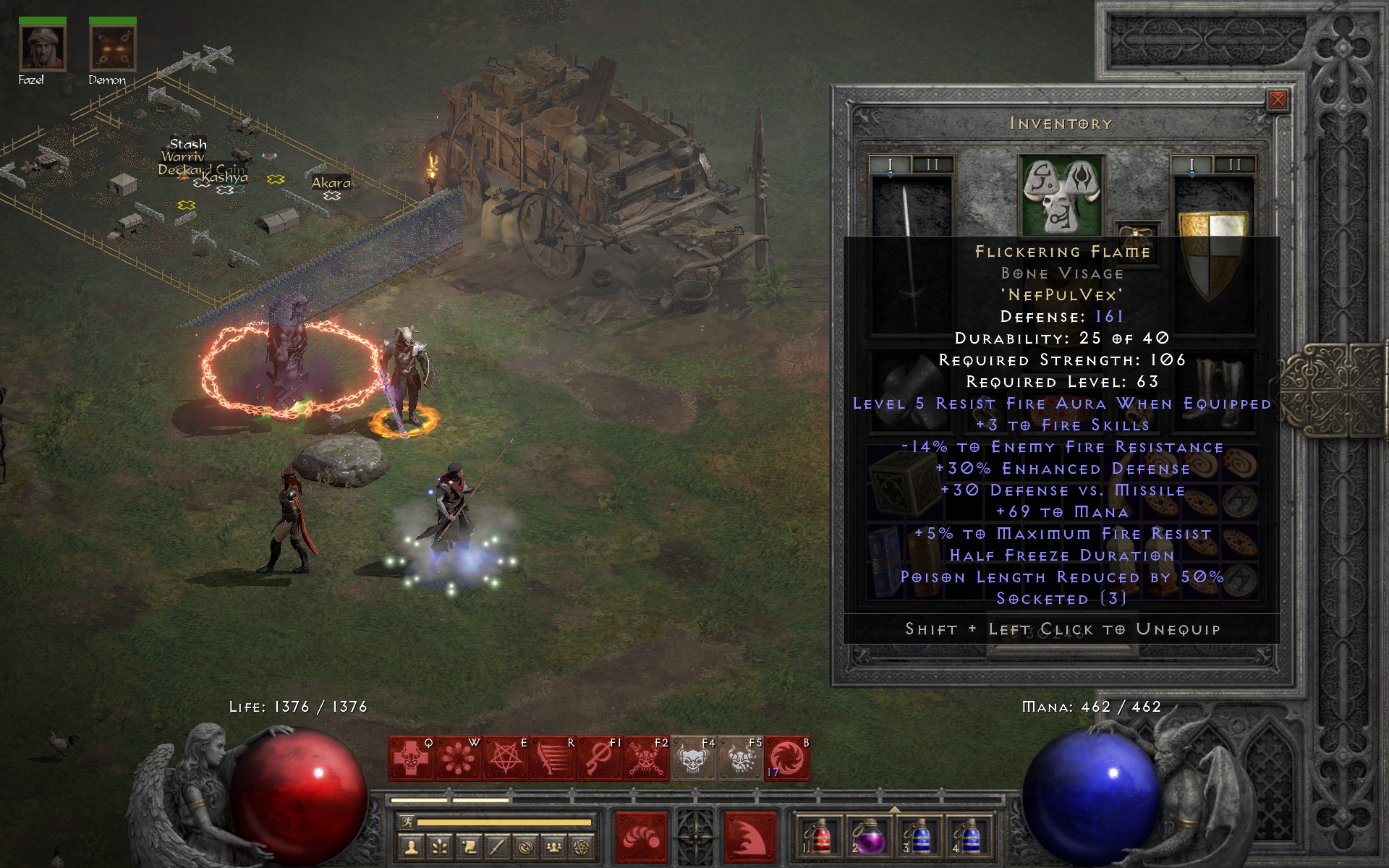Toggle the run/walk button
This screenshot has height=868, width=1389.
pyautogui.click(x=407, y=822)
